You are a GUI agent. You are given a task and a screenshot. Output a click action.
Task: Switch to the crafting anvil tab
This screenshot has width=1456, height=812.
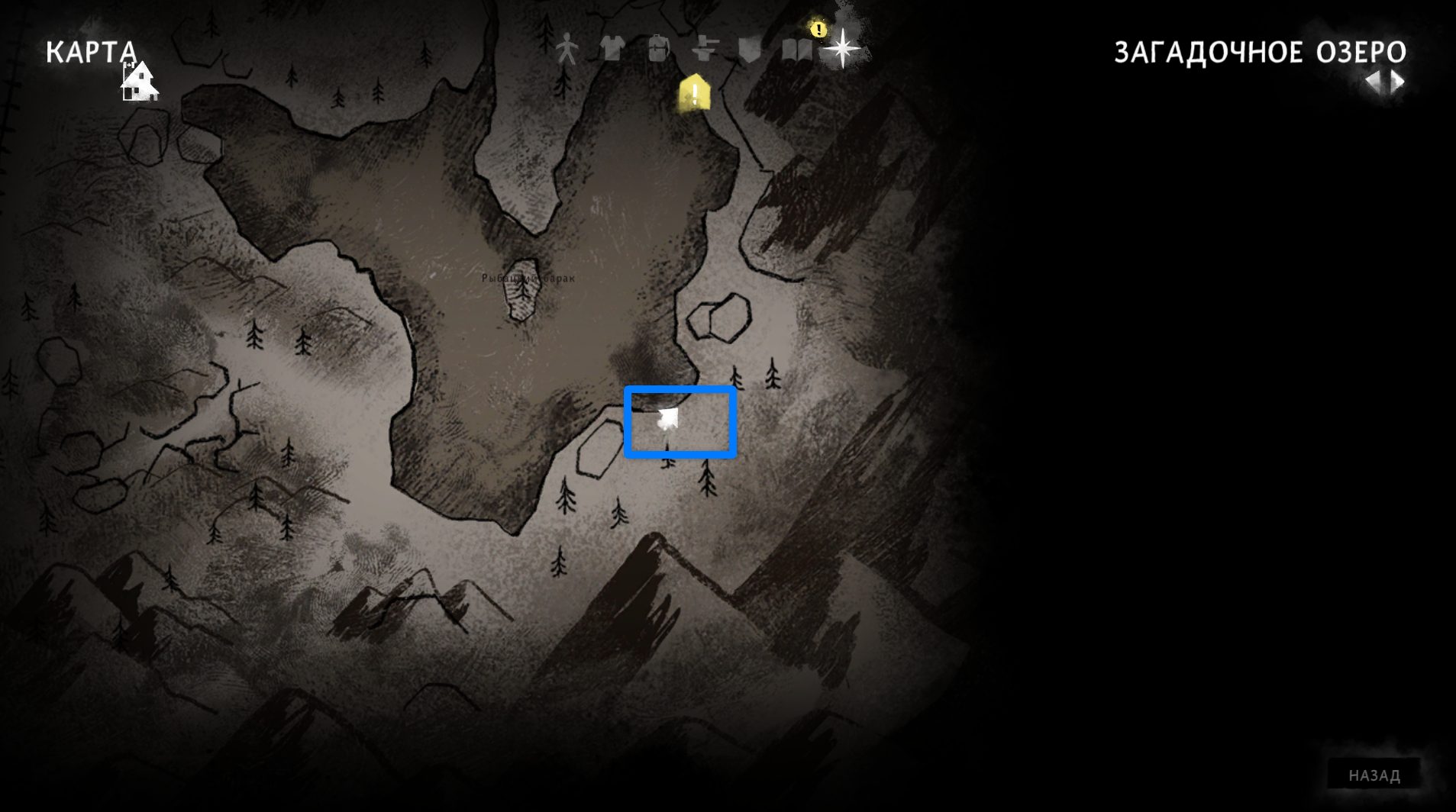(704, 50)
